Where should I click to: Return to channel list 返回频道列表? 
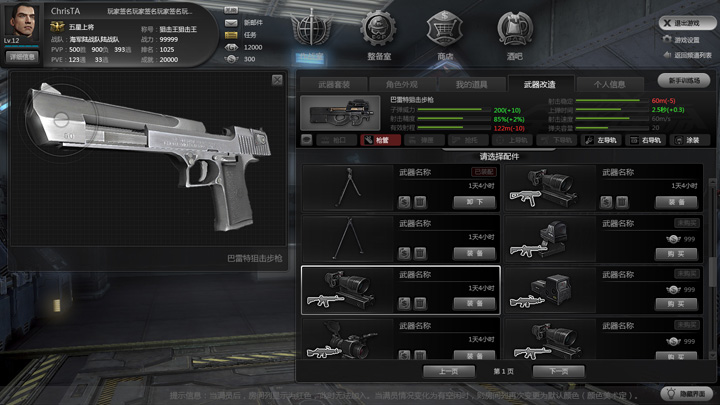687,56
